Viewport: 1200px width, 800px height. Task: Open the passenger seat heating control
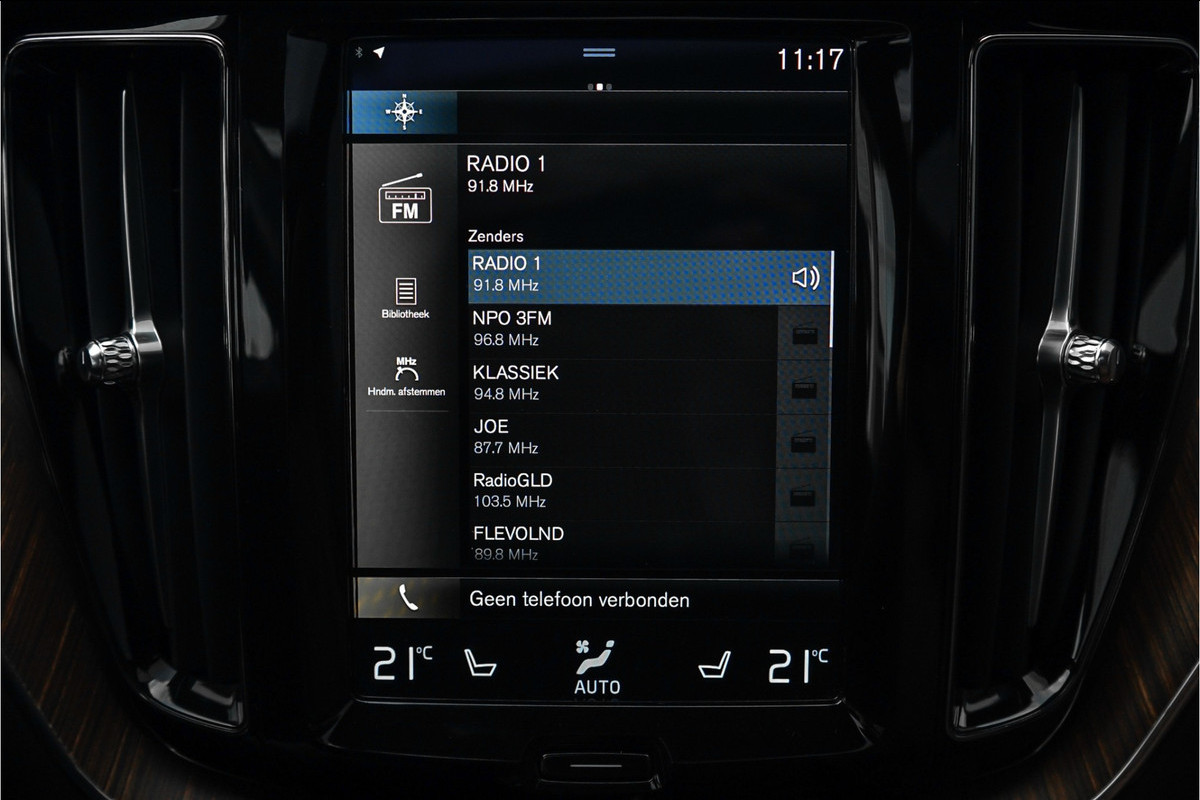click(x=714, y=664)
